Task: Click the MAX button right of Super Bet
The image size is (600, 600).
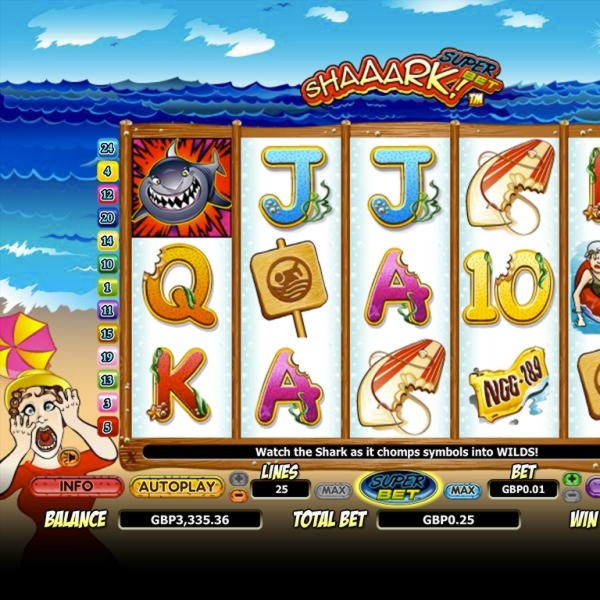Action: 461,491
